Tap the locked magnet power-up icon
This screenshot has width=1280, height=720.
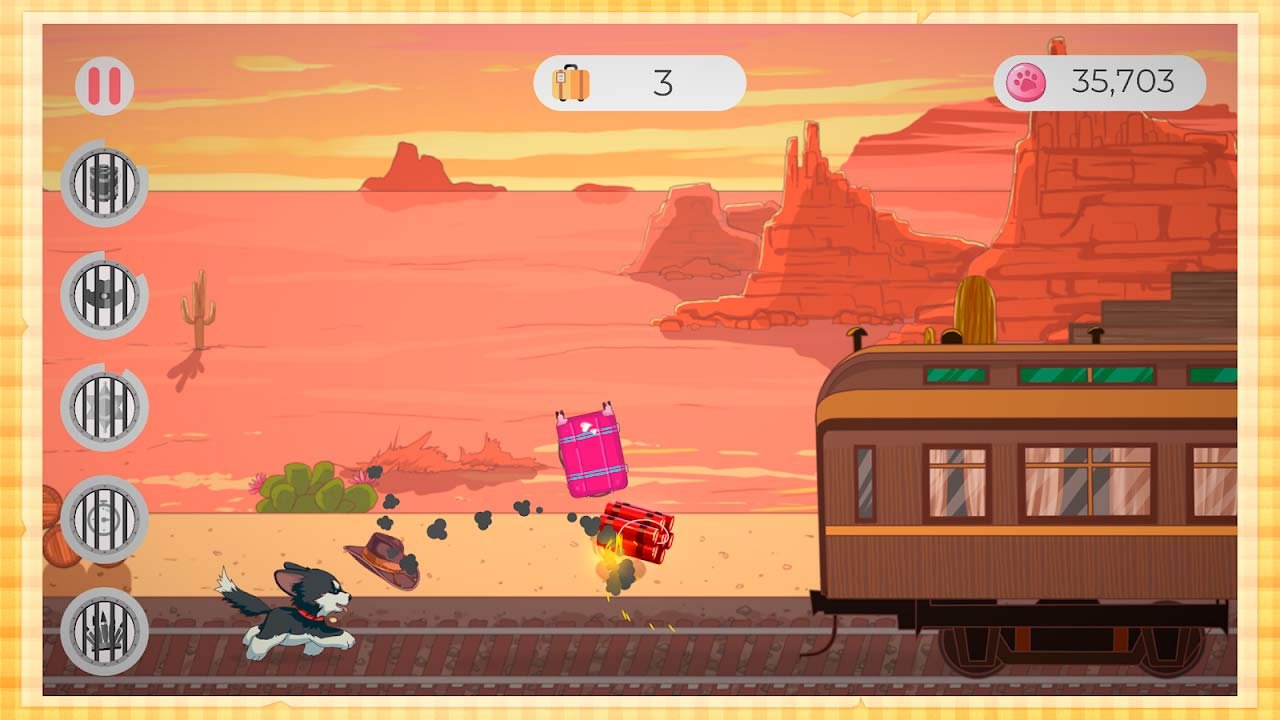click(x=104, y=295)
